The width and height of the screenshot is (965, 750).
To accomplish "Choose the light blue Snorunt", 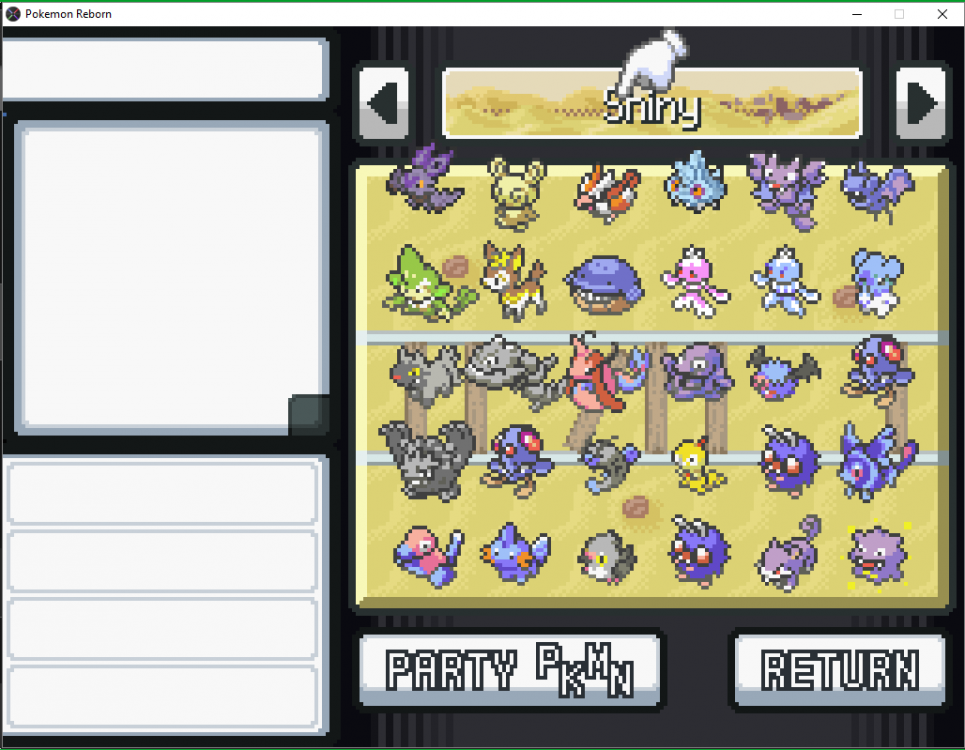I will pyautogui.click(x=697, y=181).
